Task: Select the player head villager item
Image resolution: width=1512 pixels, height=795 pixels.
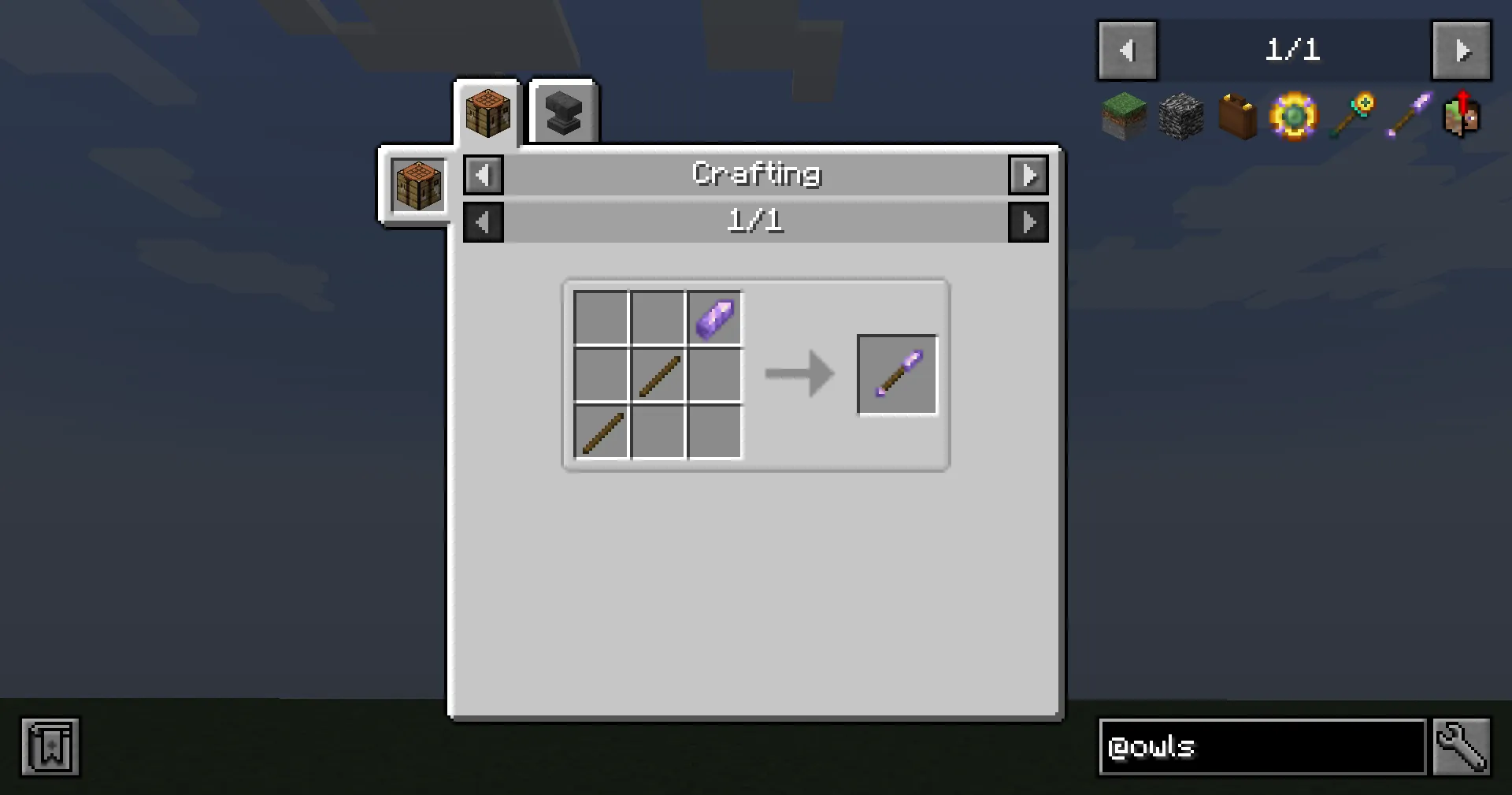Action: point(1462,116)
